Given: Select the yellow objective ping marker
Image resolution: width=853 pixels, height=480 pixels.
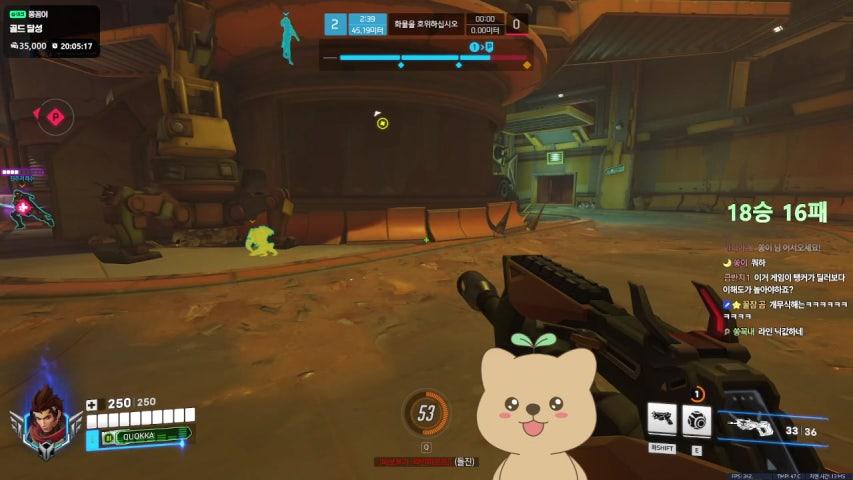Looking at the screenshot, I should pos(382,123).
